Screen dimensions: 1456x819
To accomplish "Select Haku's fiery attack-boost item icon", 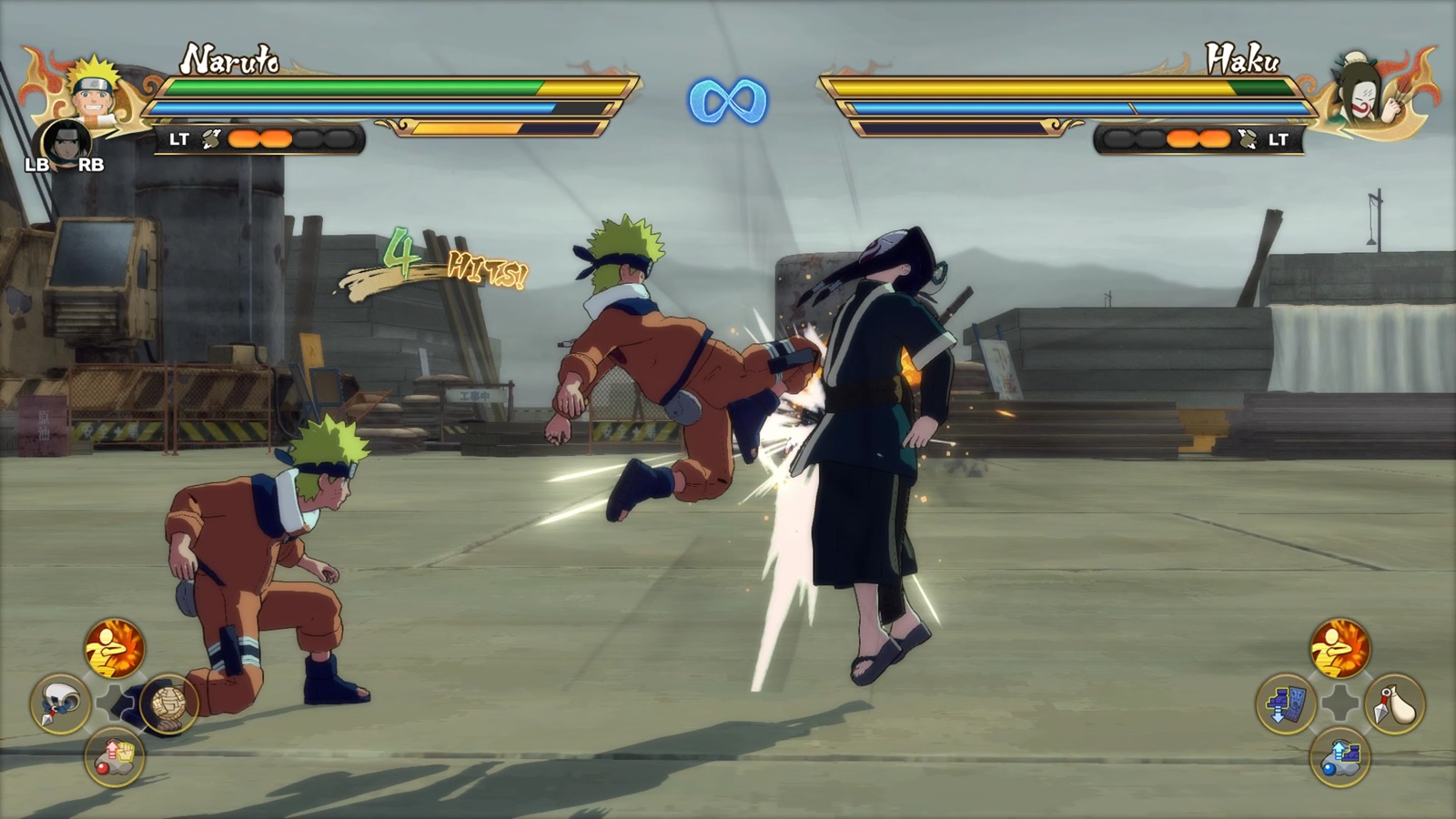I will pyautogui.click(x=1340, y=649).
